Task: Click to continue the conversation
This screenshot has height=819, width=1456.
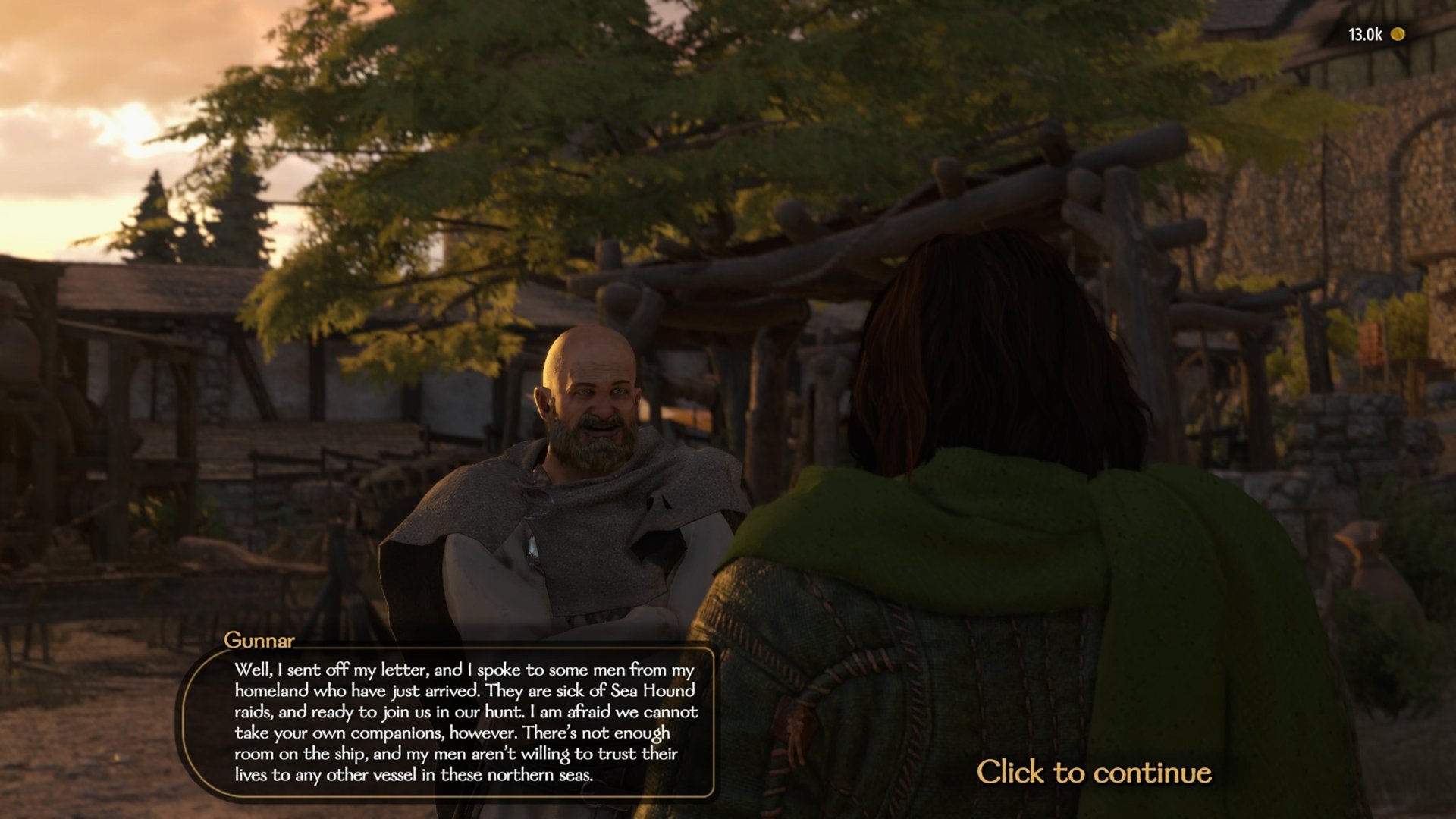Action: coord(1094,772)
